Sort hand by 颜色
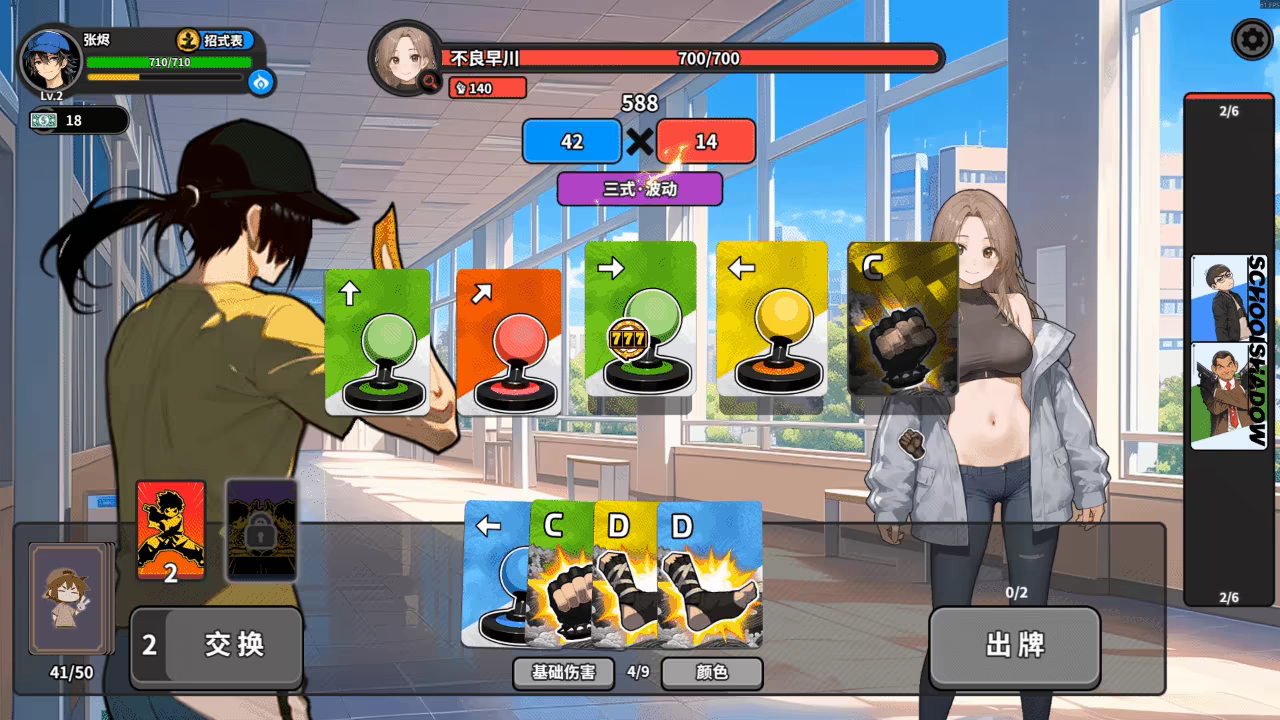1280x720 pixels. click(x=712, y=673)
